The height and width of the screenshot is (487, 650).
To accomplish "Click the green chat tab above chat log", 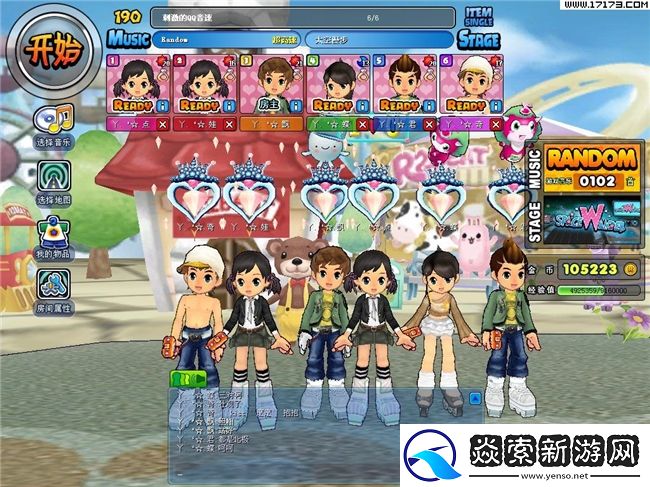I will tap(188, 378).
